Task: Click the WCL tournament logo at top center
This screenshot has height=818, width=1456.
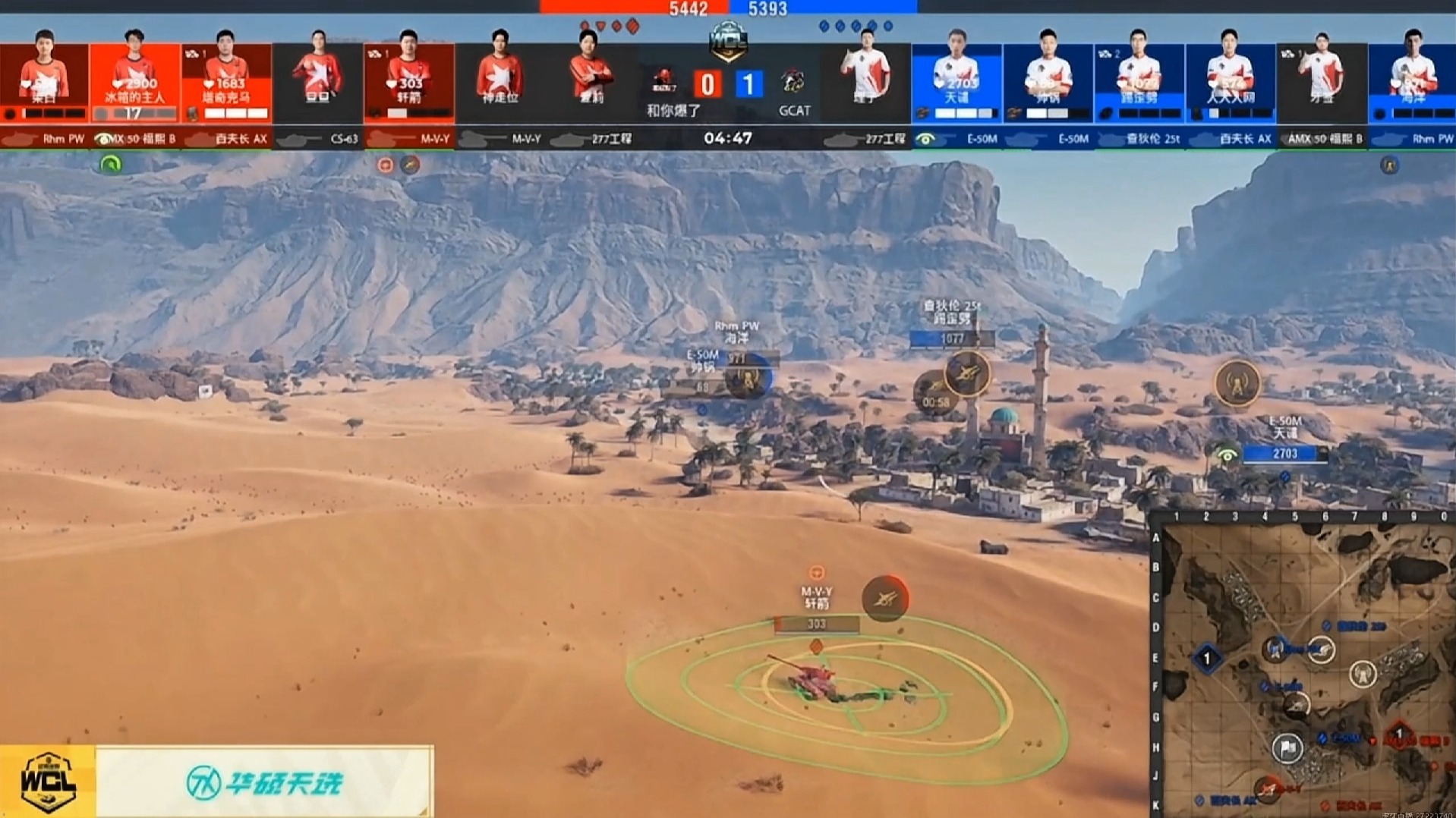Action: coord(728,40)
